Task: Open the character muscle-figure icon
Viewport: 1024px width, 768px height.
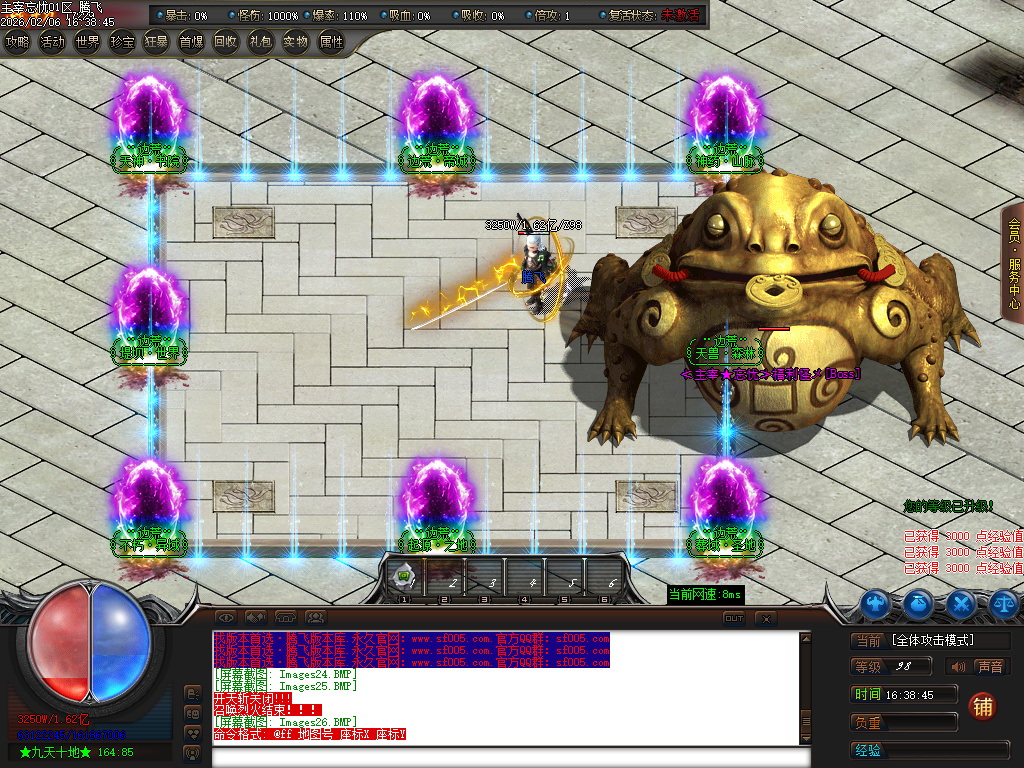Action: (x=876, y=603)
